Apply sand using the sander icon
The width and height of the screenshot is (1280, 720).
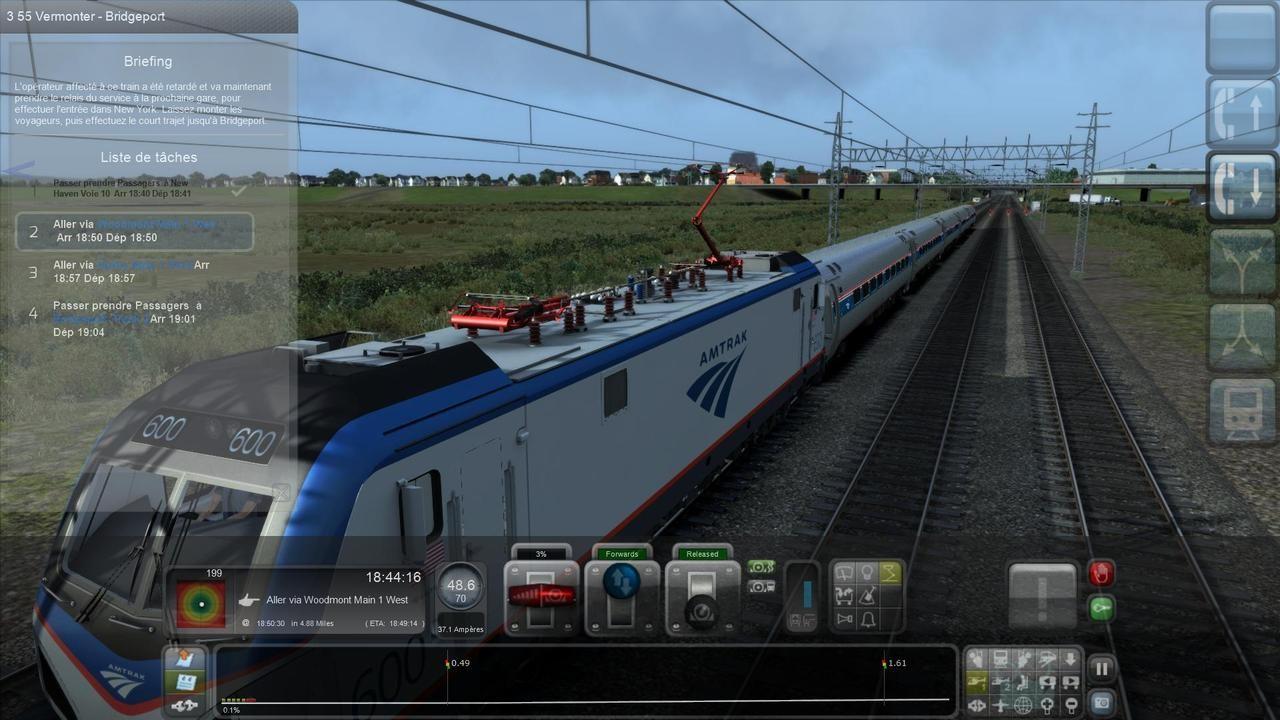866,595
